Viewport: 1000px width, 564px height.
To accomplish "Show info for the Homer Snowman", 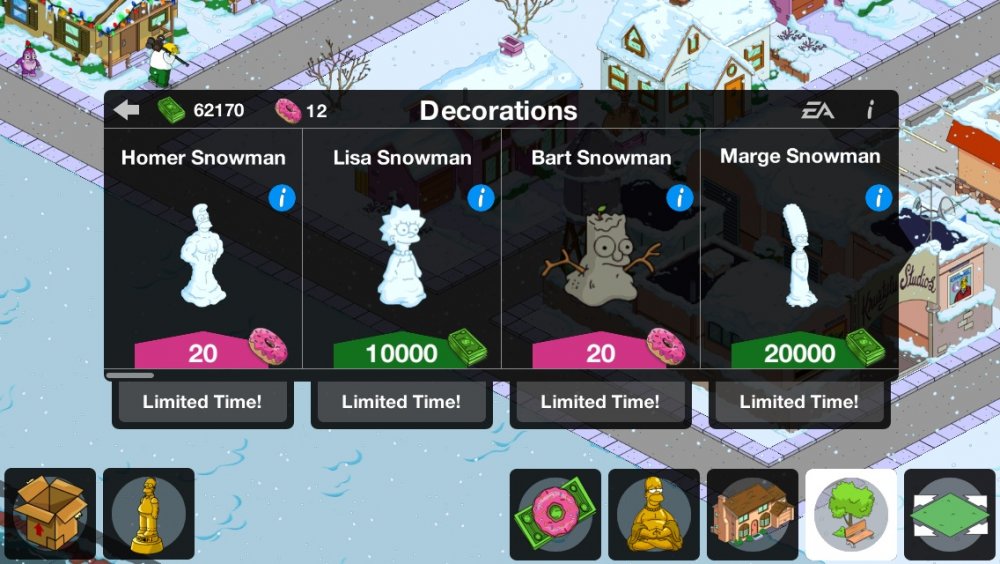I will click(282, 198).
